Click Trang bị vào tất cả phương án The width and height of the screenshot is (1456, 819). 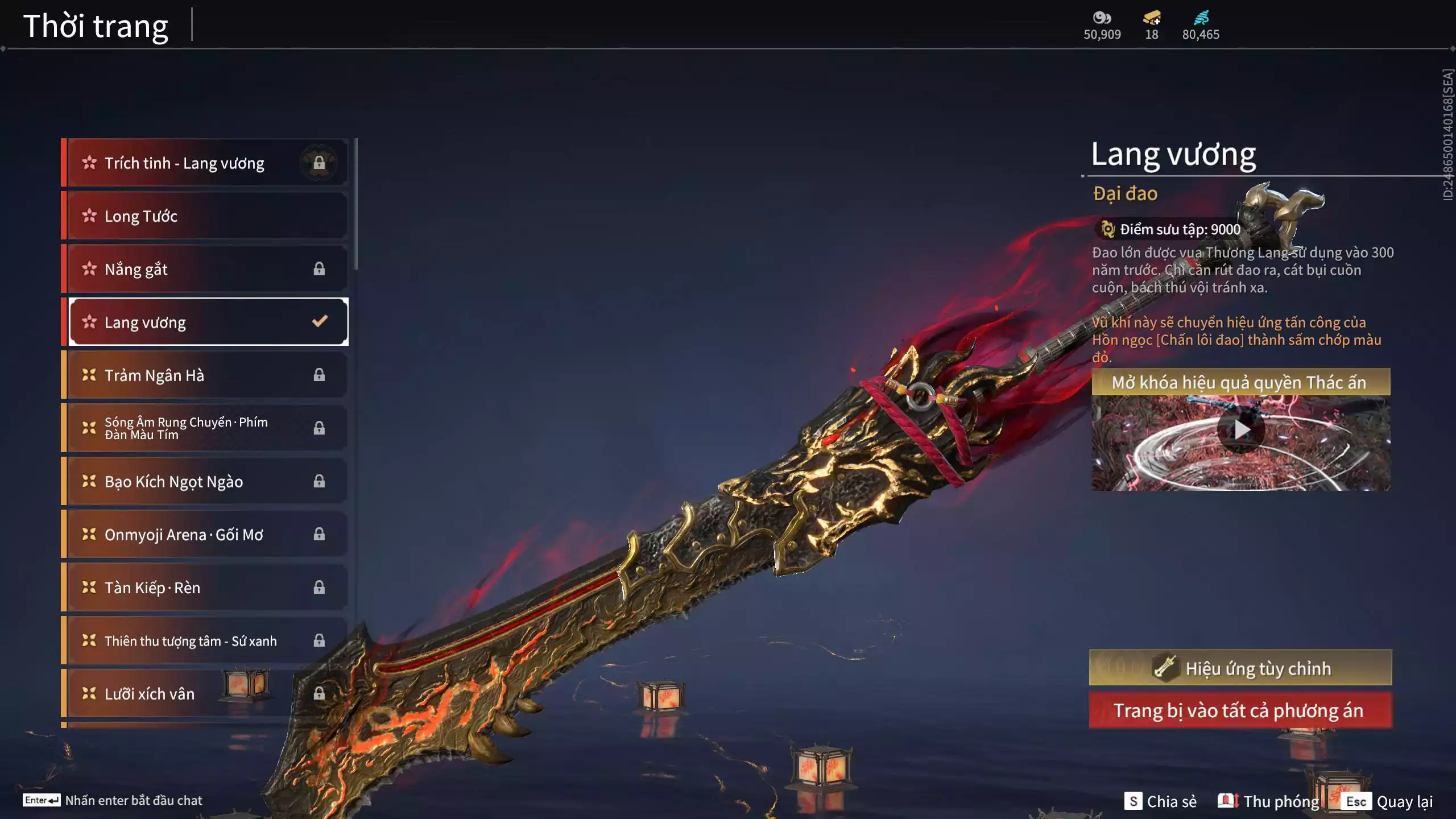point(1240,710)
